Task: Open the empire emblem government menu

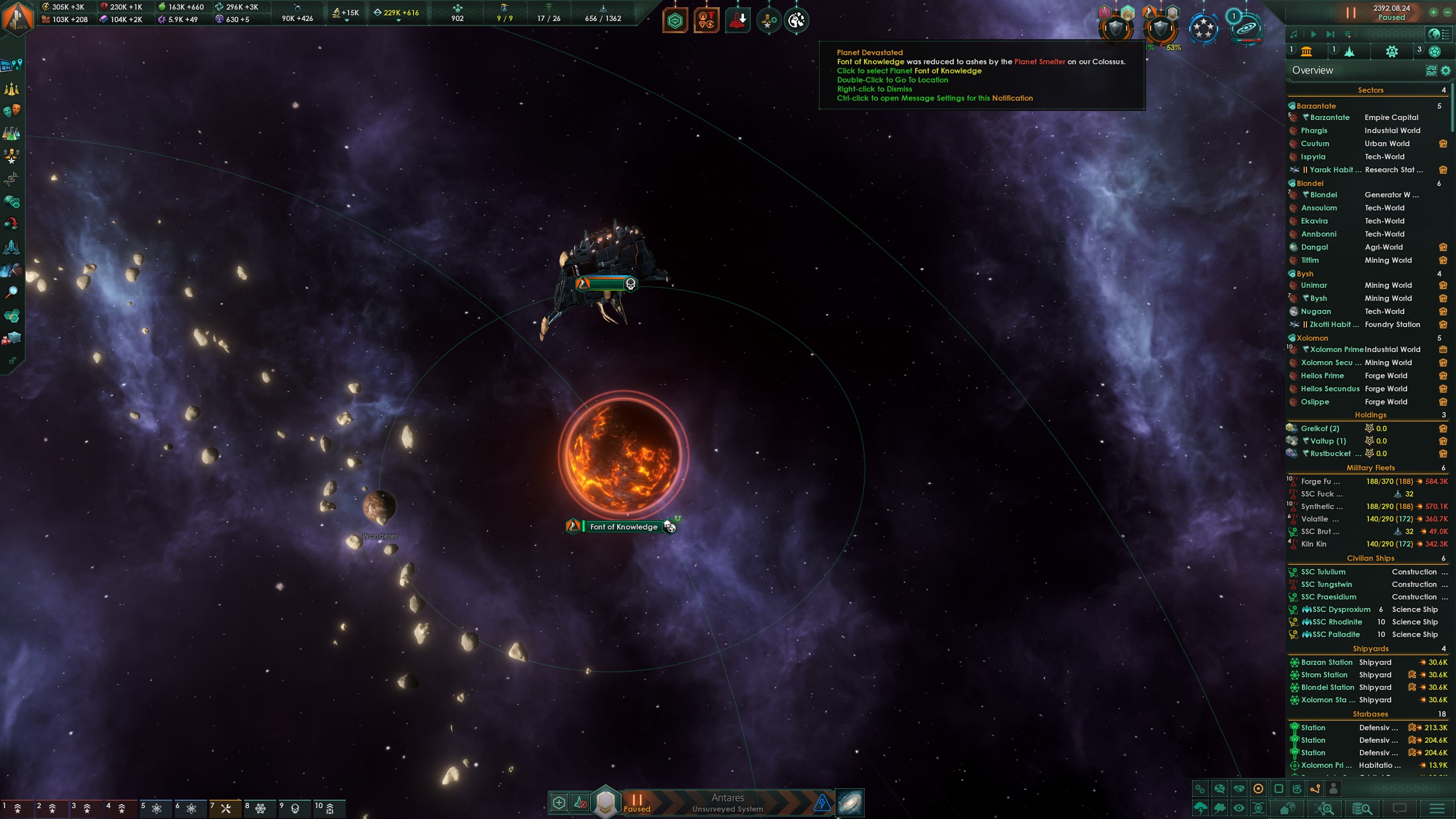Action: click(x=17, y=18)
